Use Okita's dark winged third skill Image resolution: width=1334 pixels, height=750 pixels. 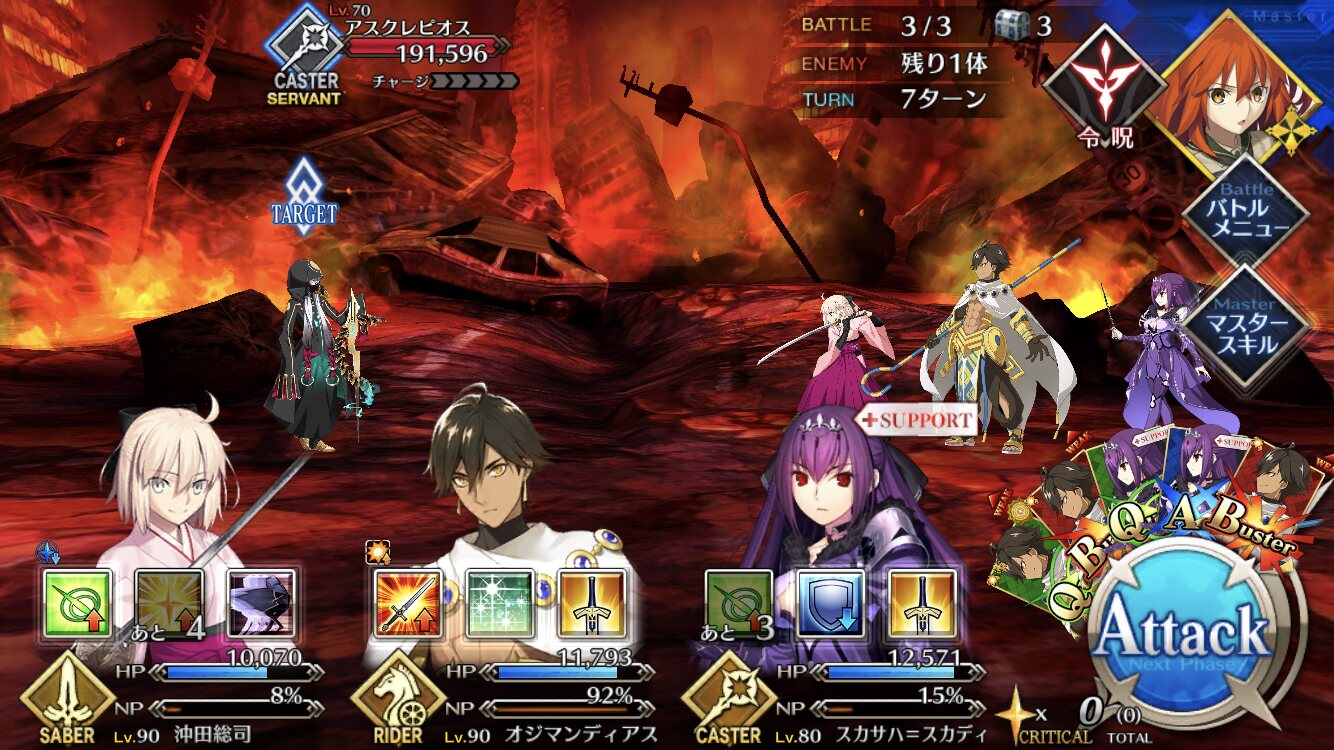[x=261, y=604]
